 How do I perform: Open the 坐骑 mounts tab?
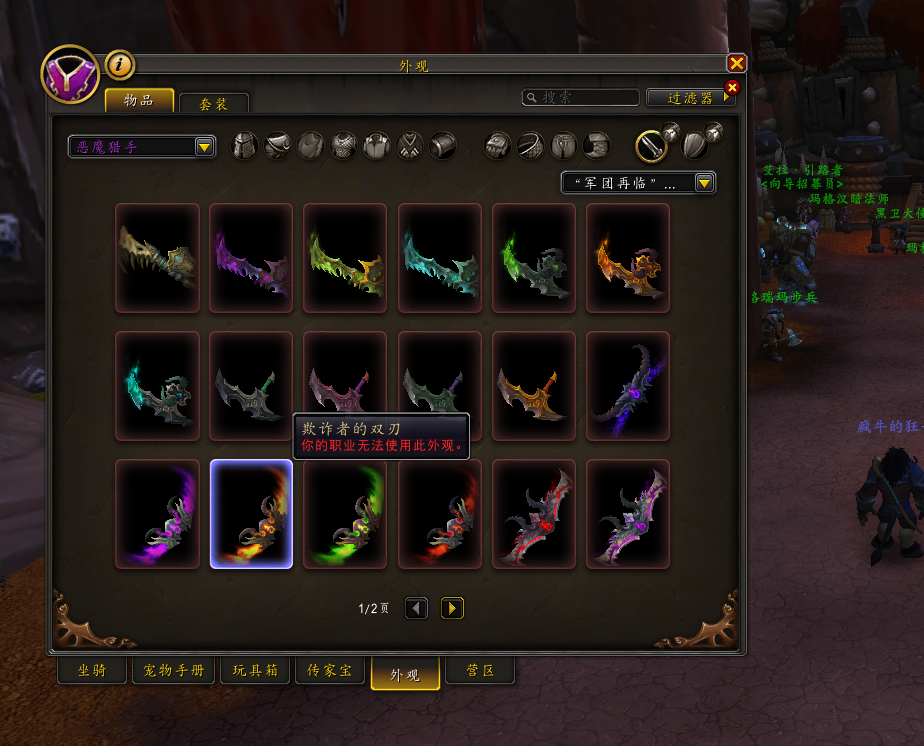tap(91, 670)
